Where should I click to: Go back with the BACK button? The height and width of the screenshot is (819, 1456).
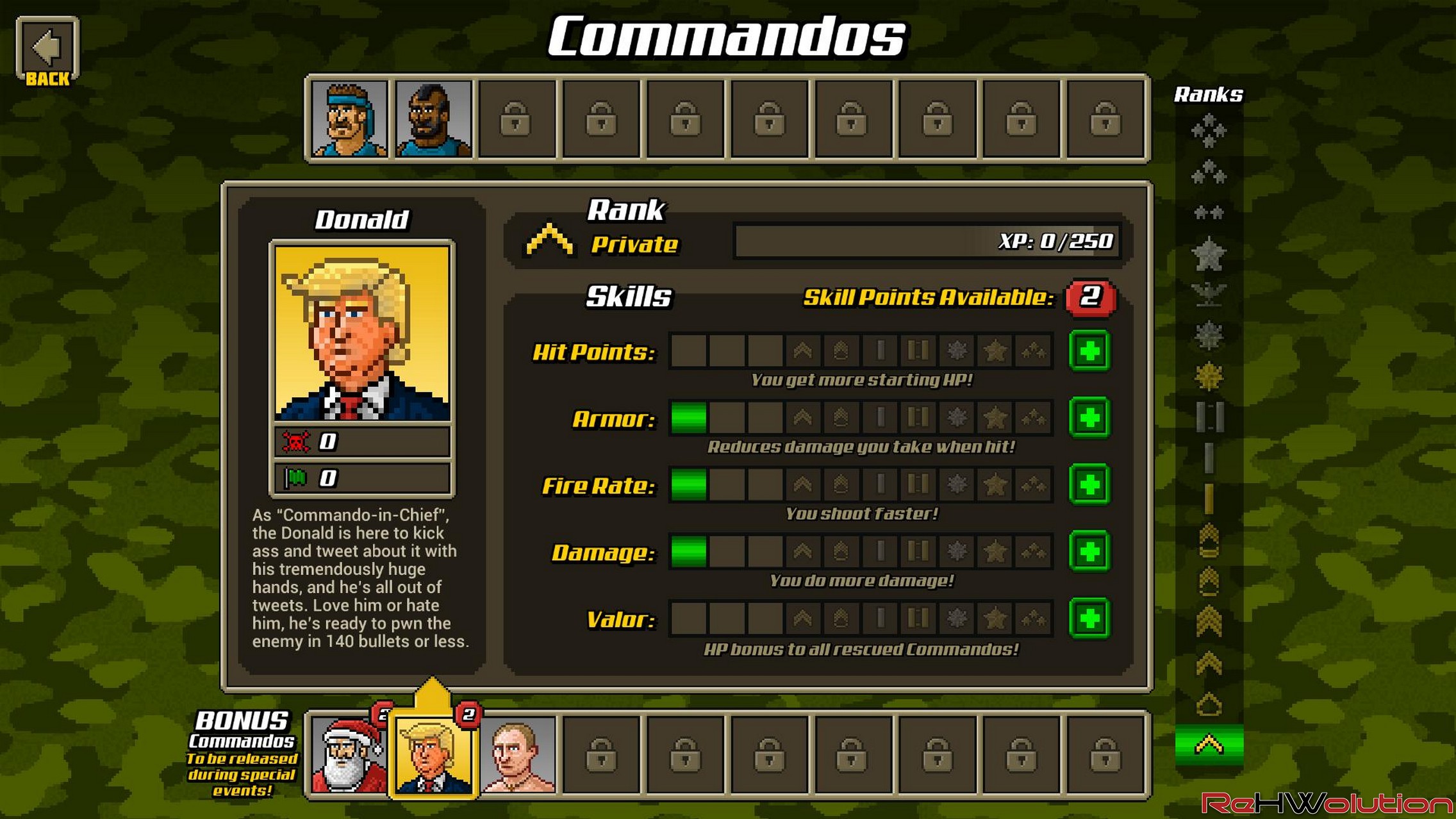(47, 52)
